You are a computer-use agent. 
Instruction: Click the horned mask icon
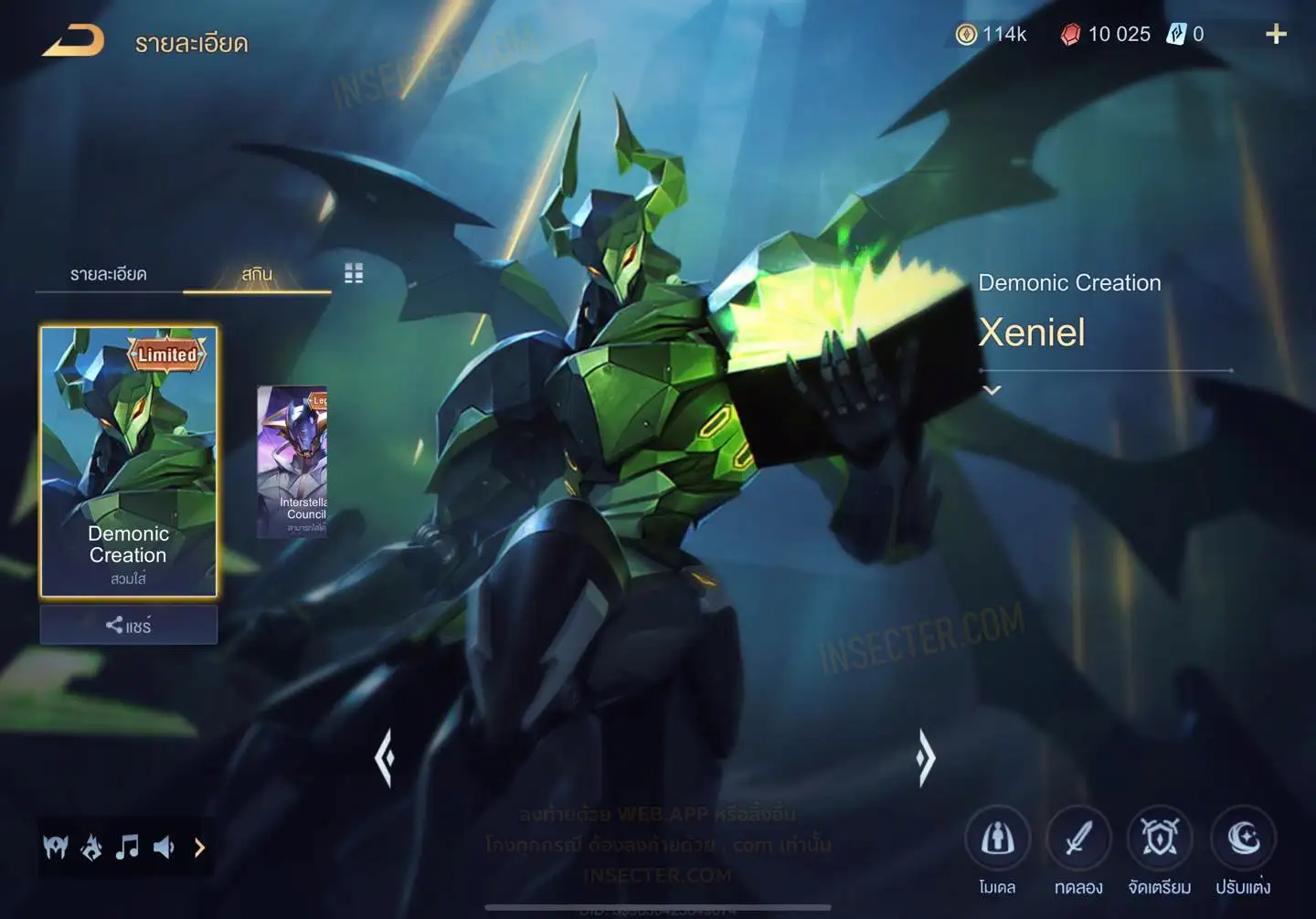[56, 848]
